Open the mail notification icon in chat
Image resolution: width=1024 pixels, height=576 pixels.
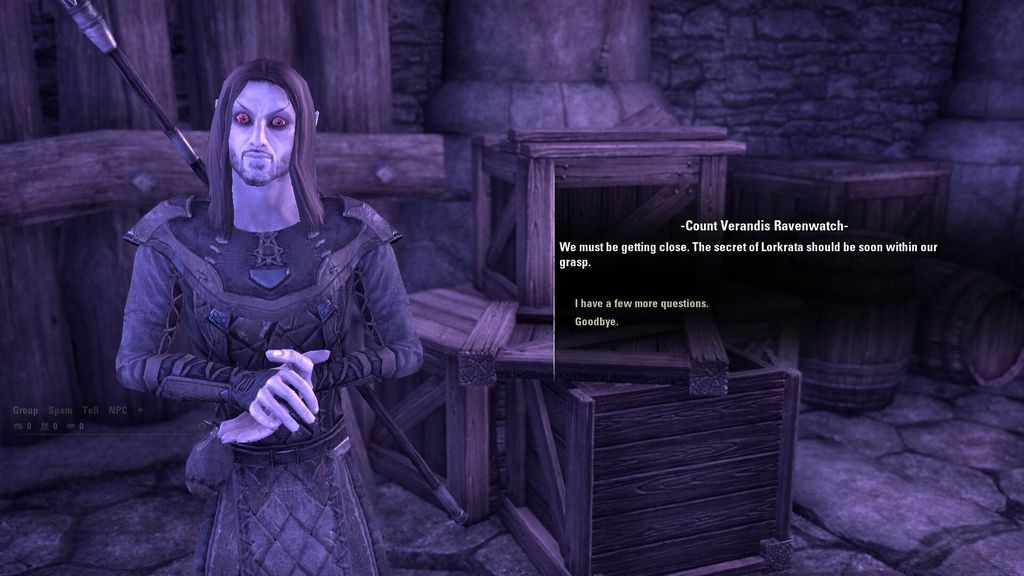[18, 426]
